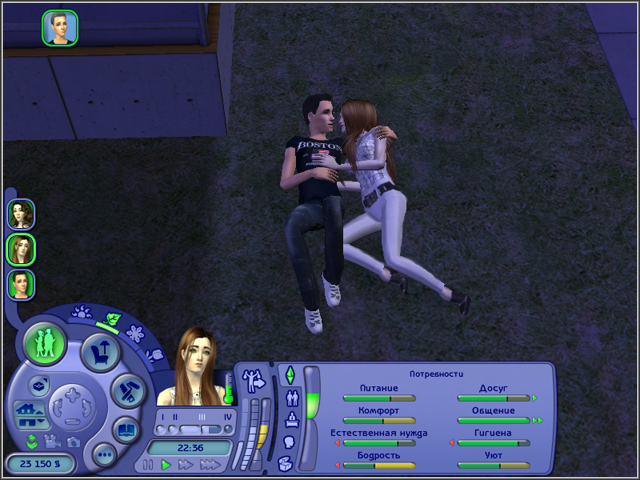Open Buy mode with the armchair button

pos(100,351)
